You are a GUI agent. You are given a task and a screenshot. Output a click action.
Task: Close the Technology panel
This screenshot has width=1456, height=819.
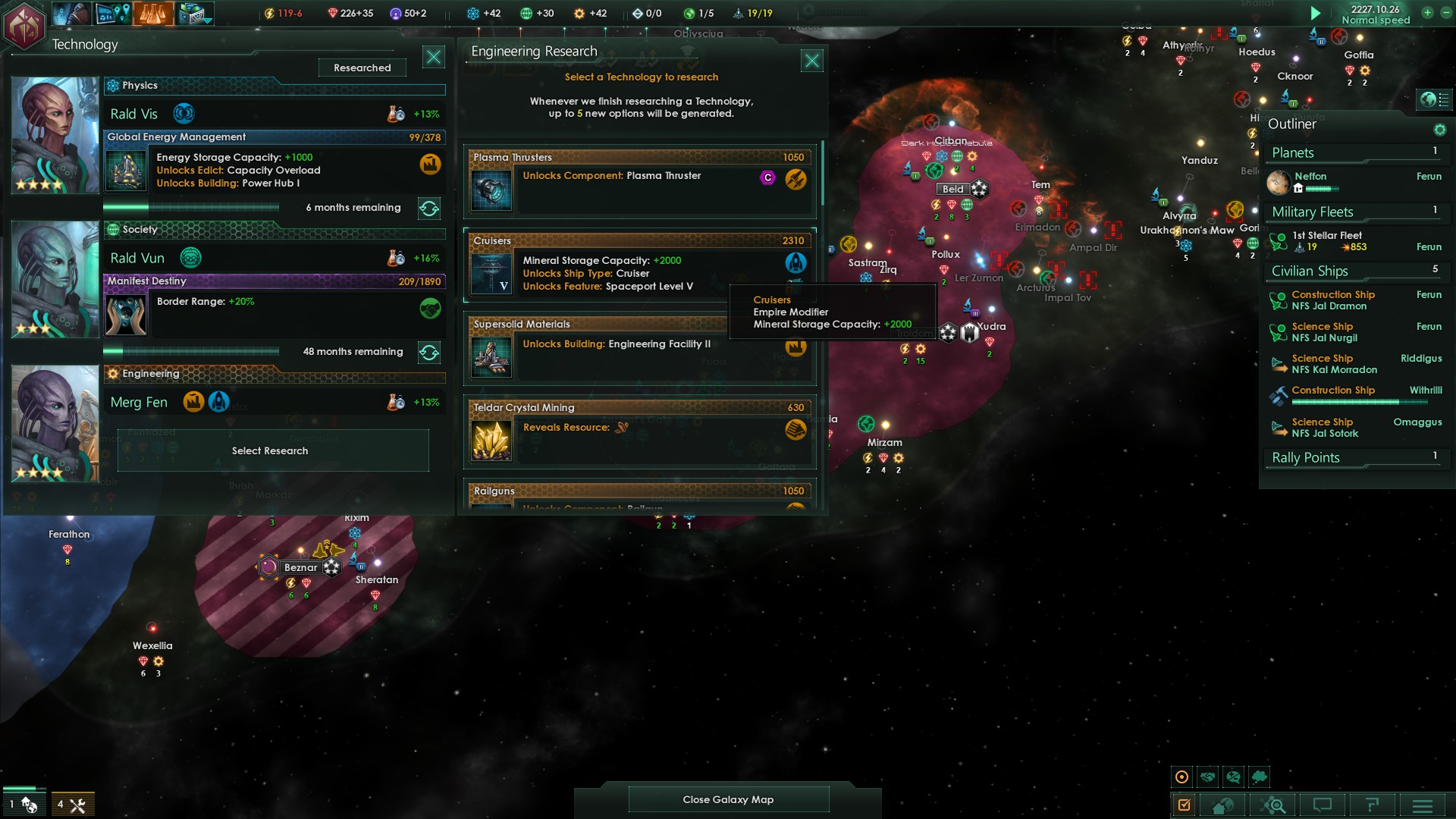click(434, 57)
